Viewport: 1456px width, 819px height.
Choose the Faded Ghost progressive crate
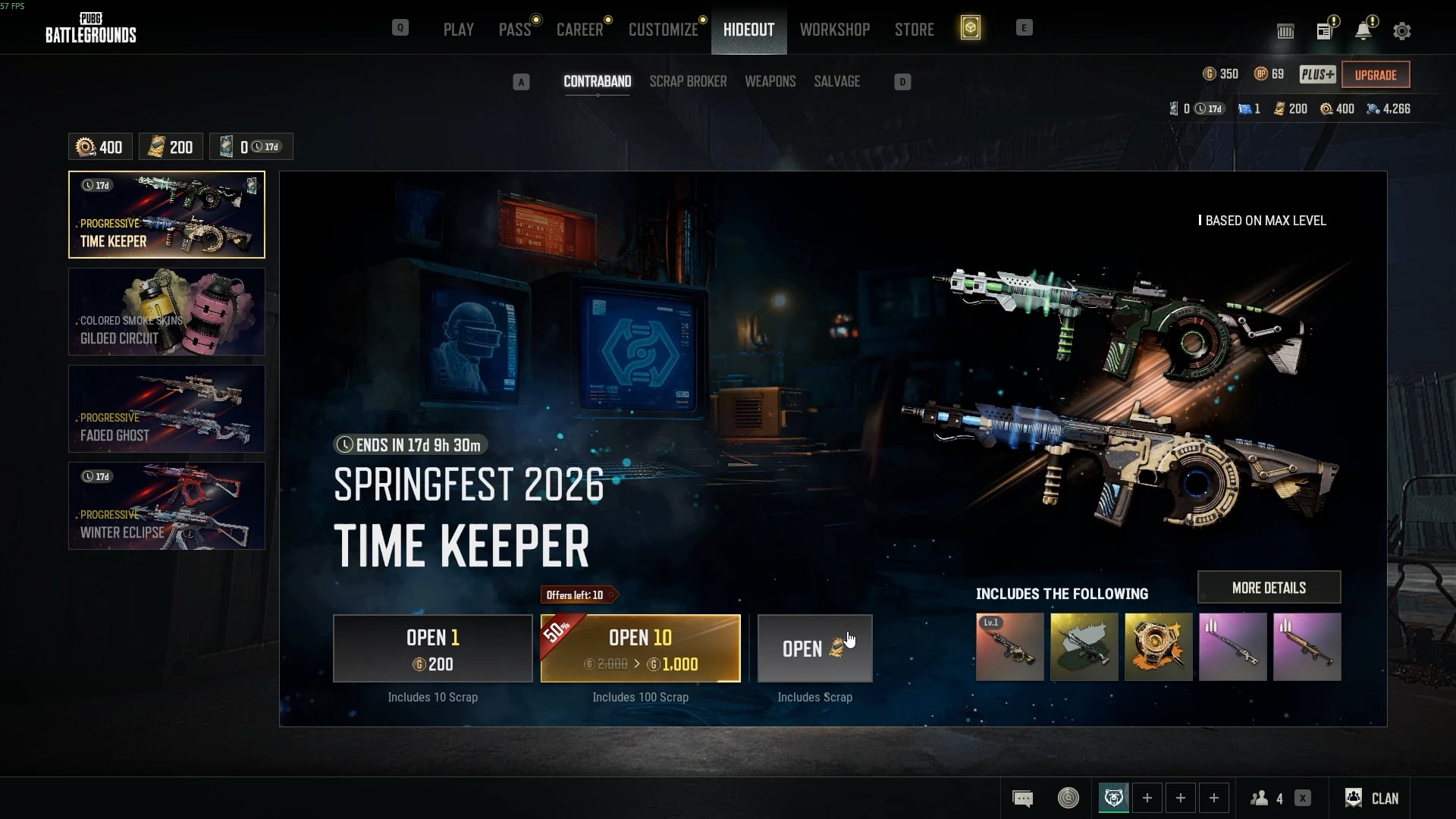tap(167, 409)
